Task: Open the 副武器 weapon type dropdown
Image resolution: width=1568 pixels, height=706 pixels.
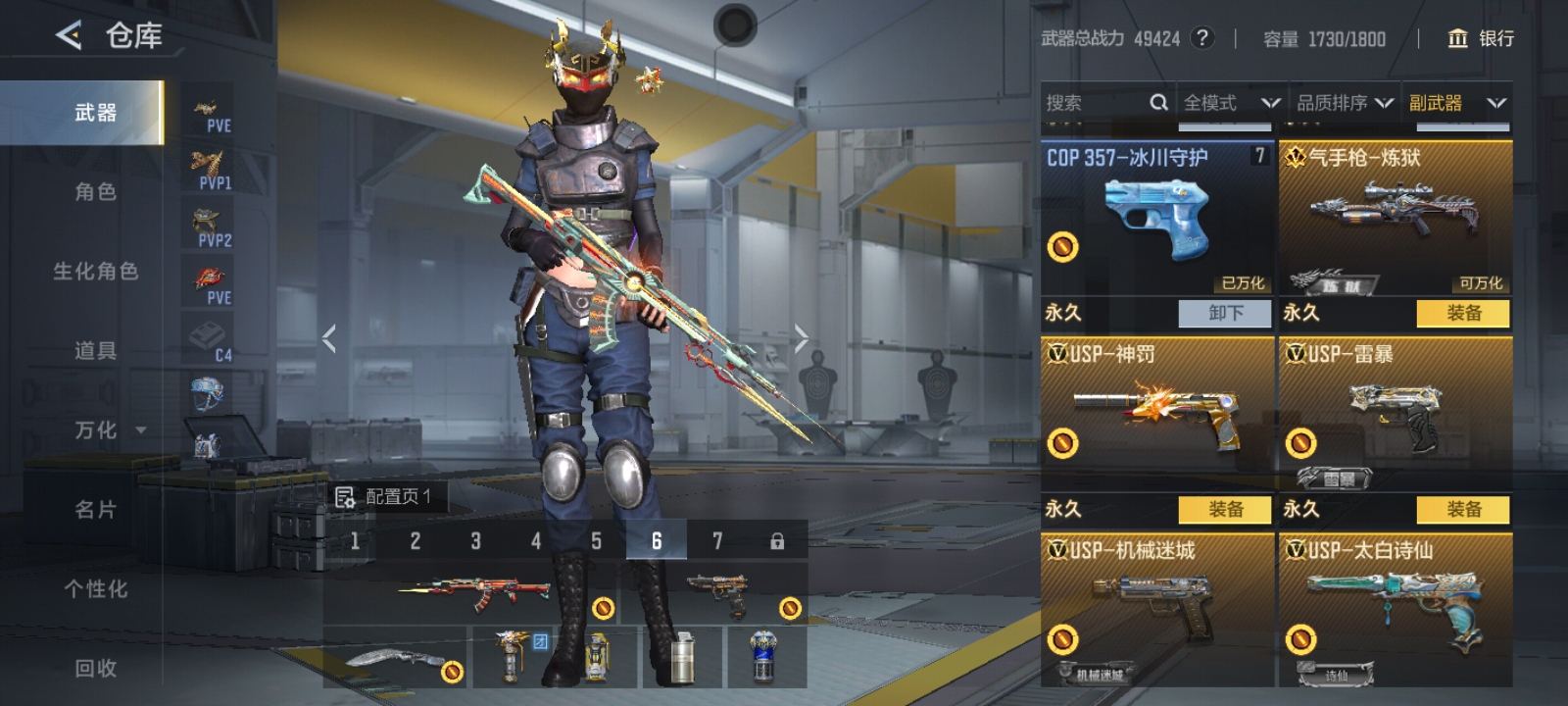Action: point(1457,103)
